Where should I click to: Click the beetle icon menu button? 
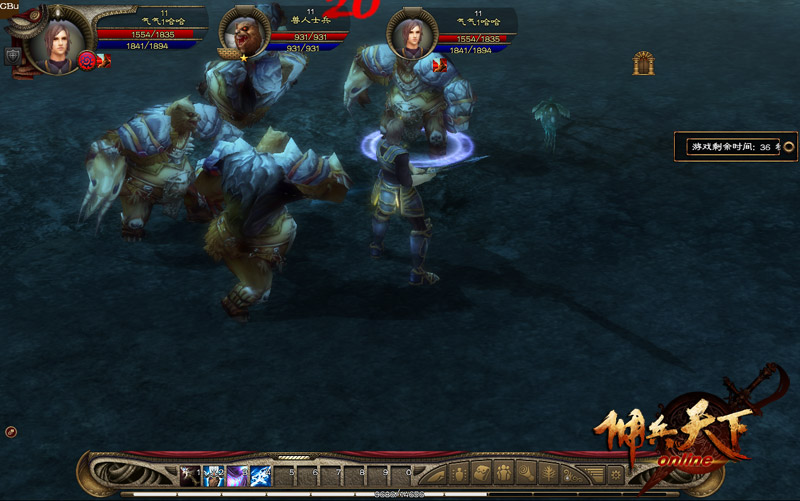click(461, 474)
